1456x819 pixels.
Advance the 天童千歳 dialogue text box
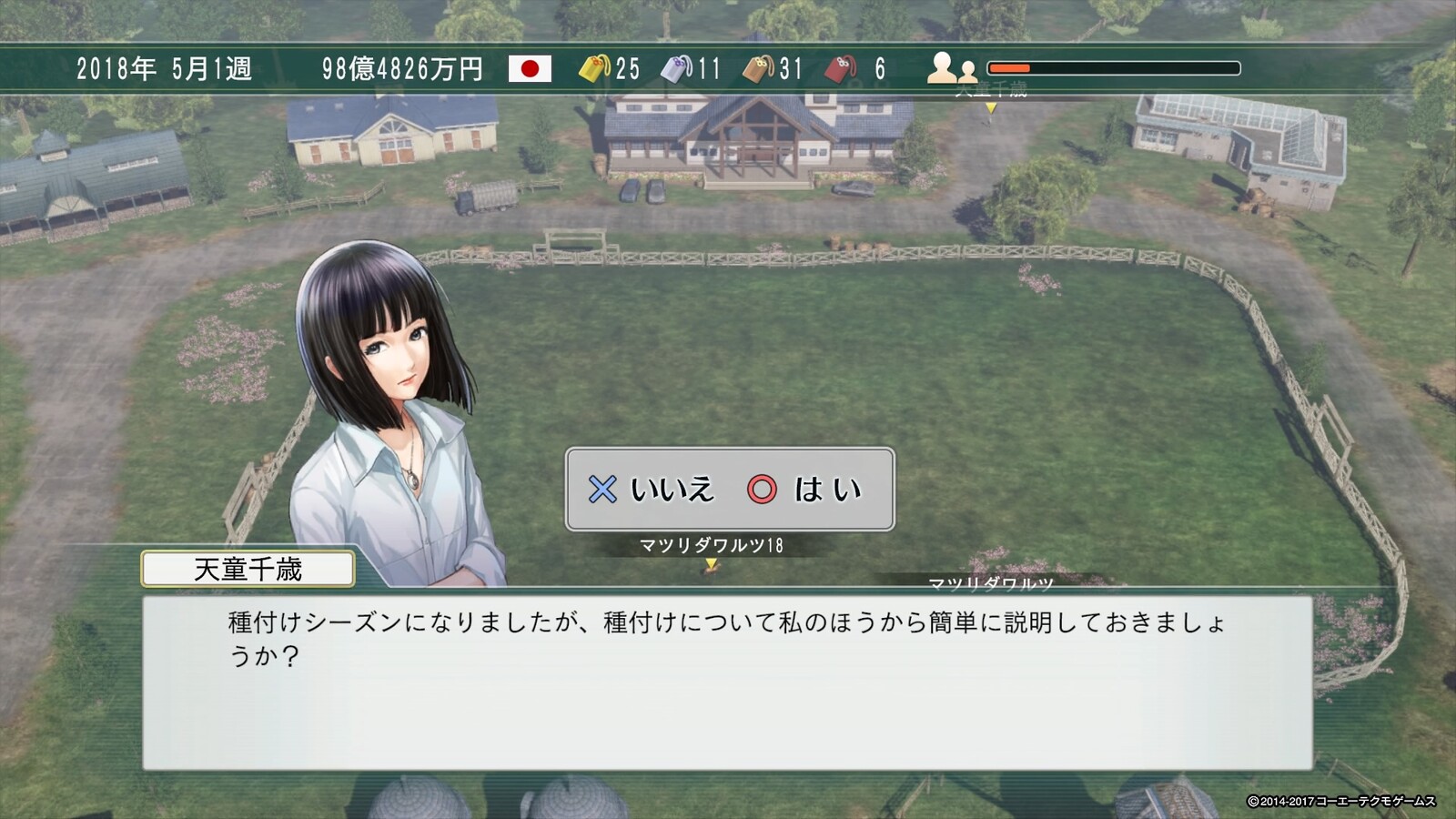click(726, 682)
